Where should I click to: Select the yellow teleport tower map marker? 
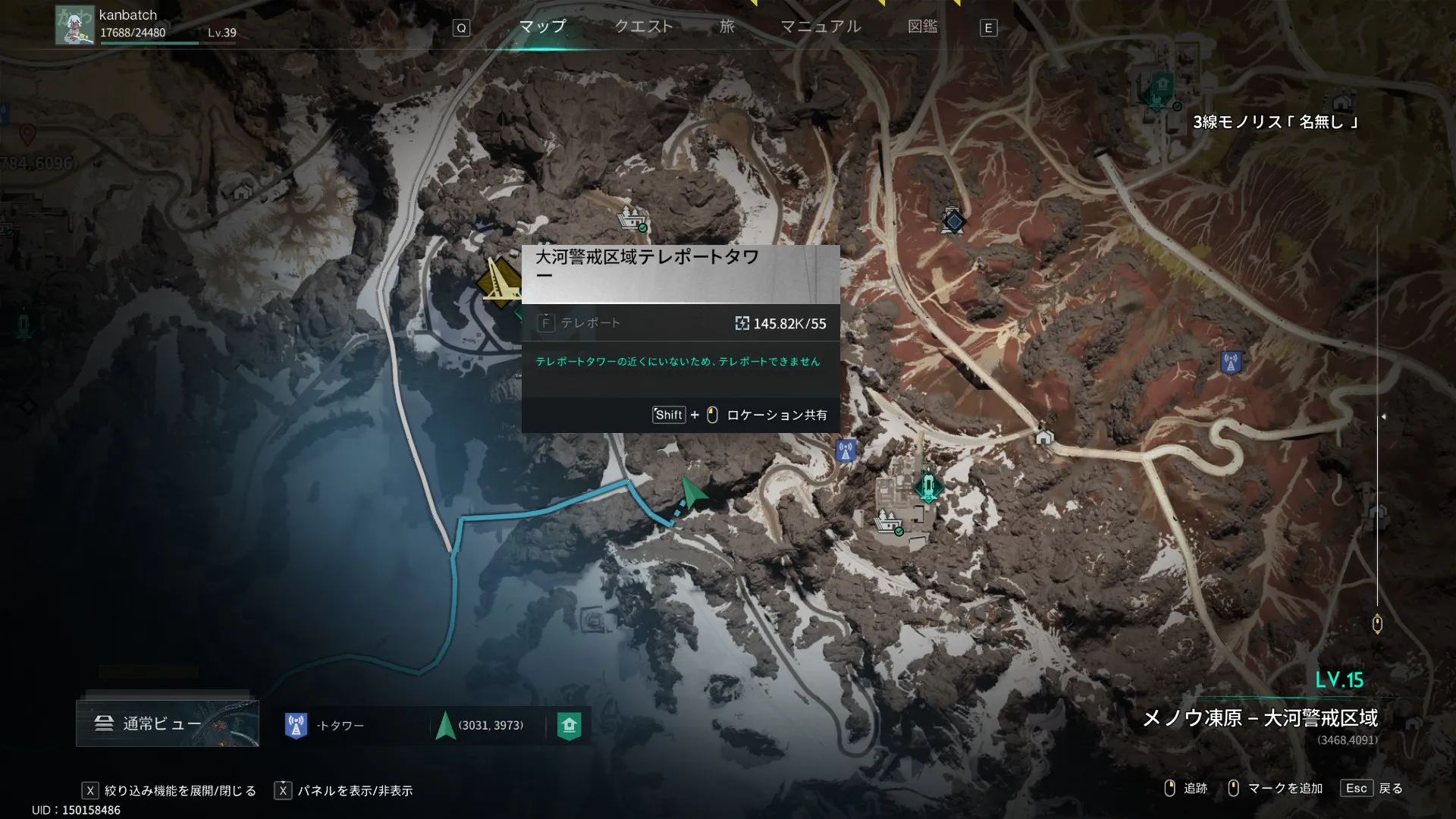point(499,282)
